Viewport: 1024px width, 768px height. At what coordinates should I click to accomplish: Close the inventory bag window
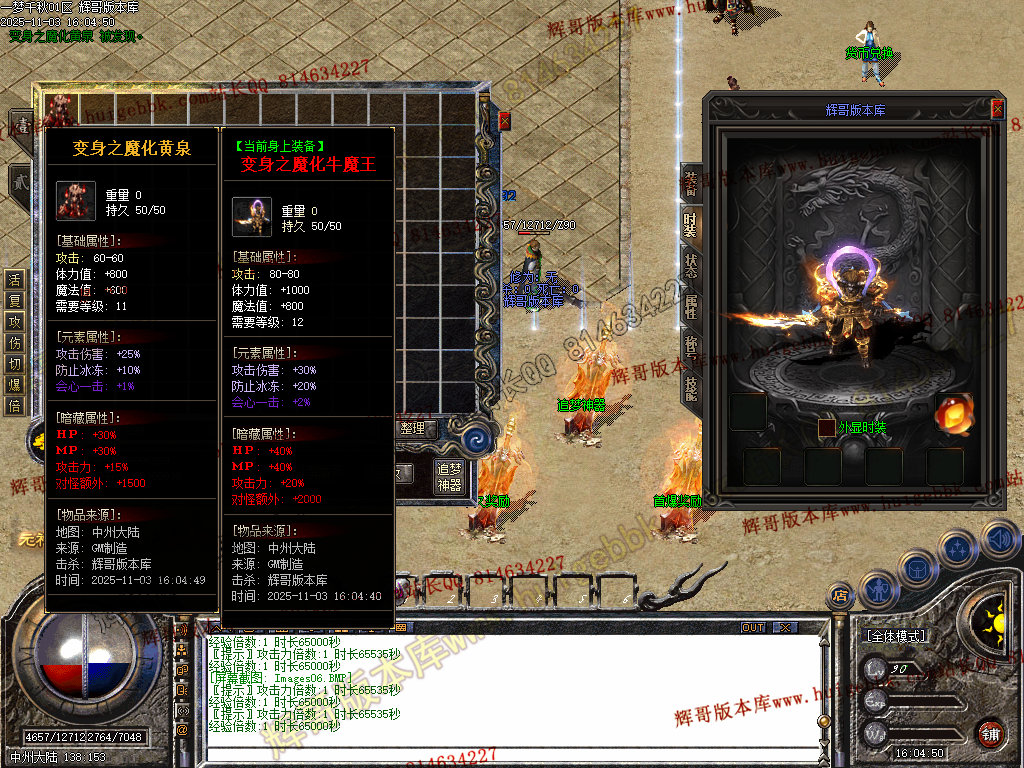coord(504,121)
